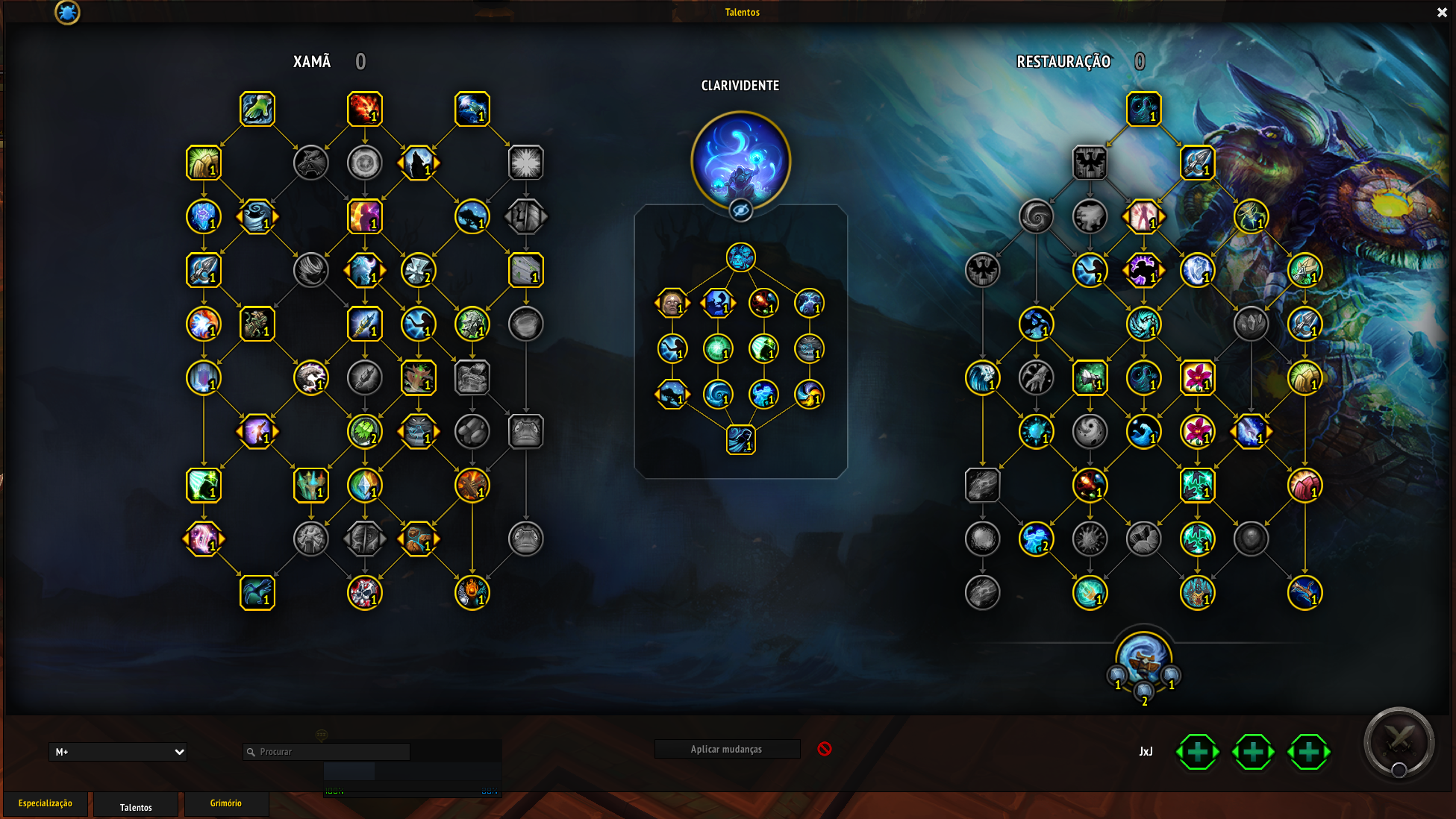
Task: Choose the bottom square node in Clarividente tree
Action: point(741,439)
